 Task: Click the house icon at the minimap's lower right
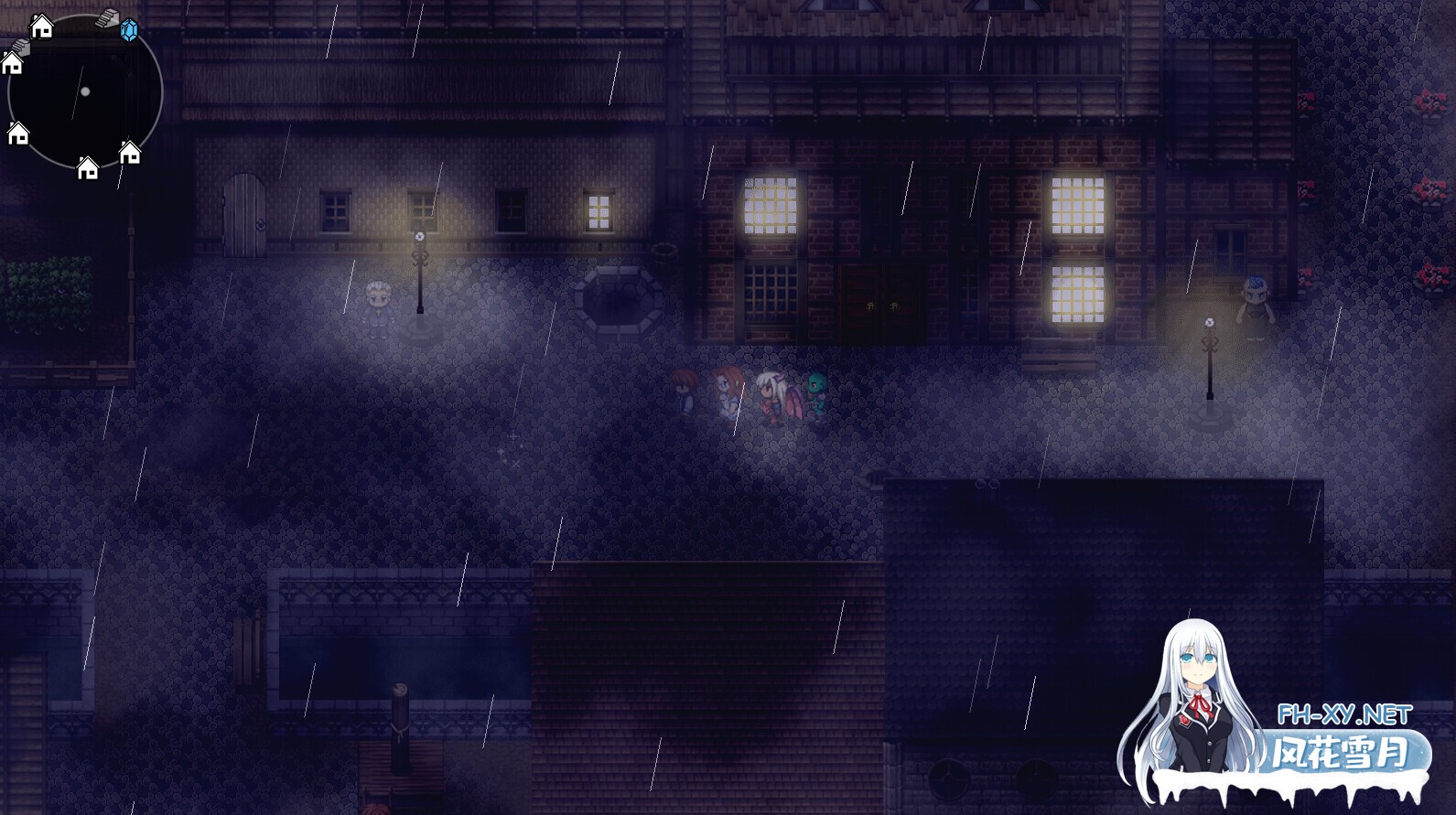[x=129, y=152]
